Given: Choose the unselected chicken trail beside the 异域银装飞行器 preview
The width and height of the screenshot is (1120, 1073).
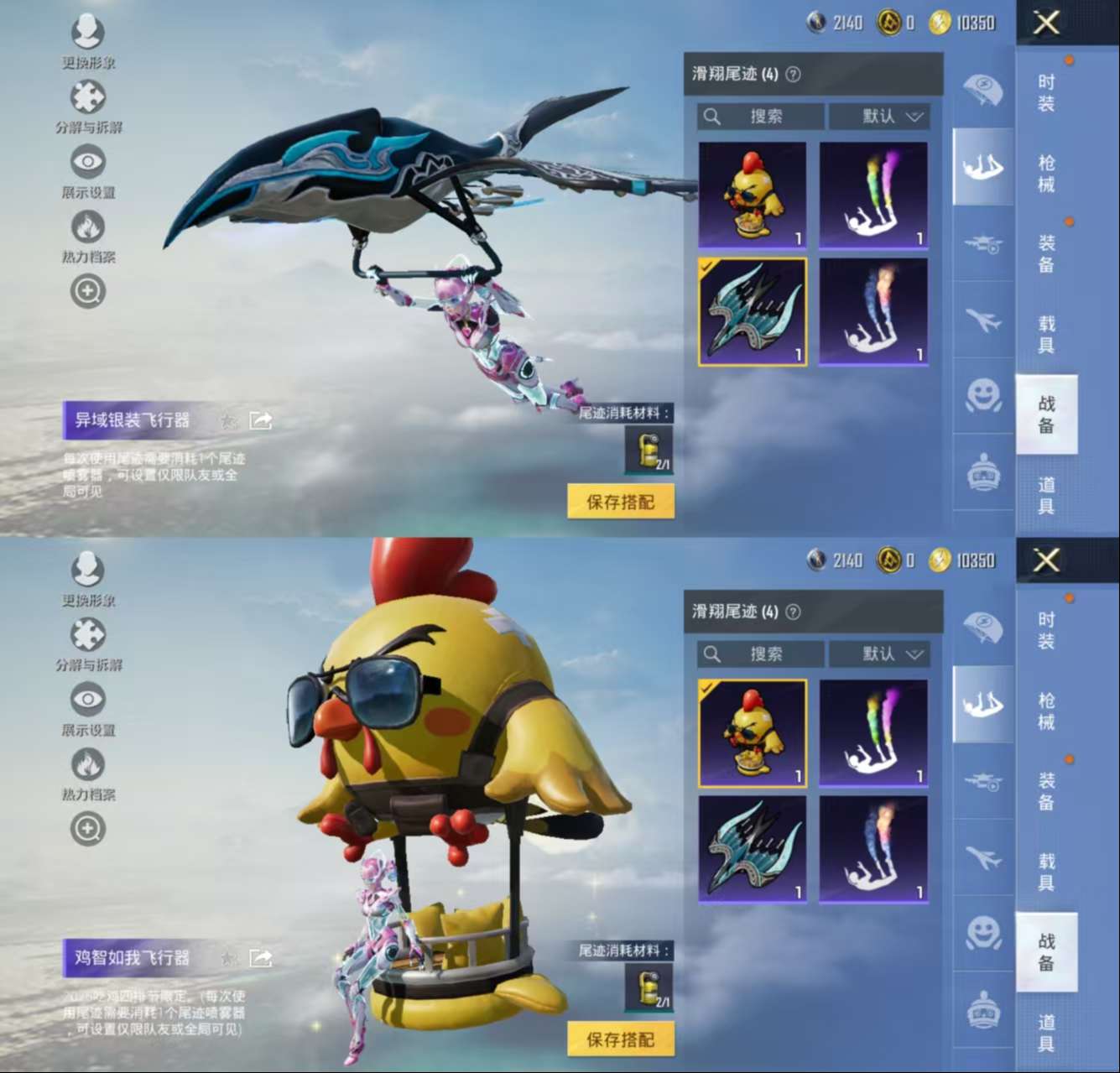Looking at the screenshot, I should [753, 195].
